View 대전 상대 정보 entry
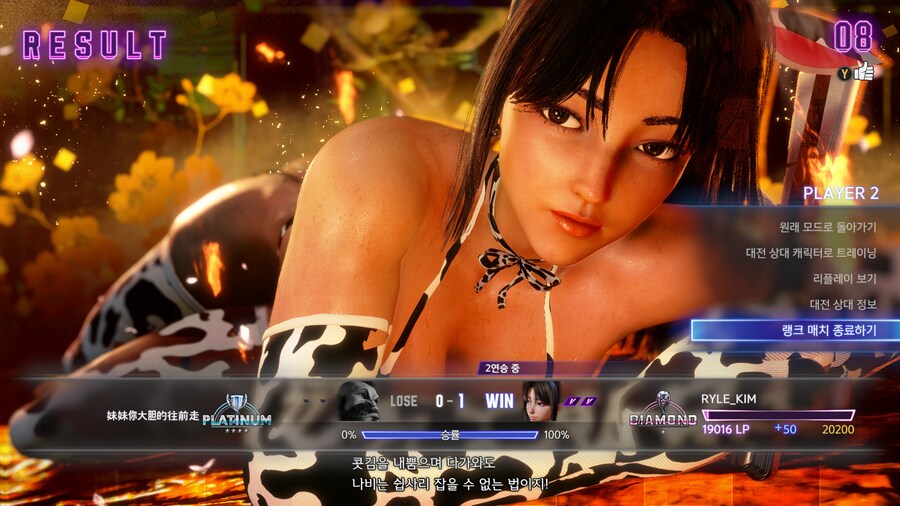The width and height of the screenshot is (900, 506). click(842, 304)
